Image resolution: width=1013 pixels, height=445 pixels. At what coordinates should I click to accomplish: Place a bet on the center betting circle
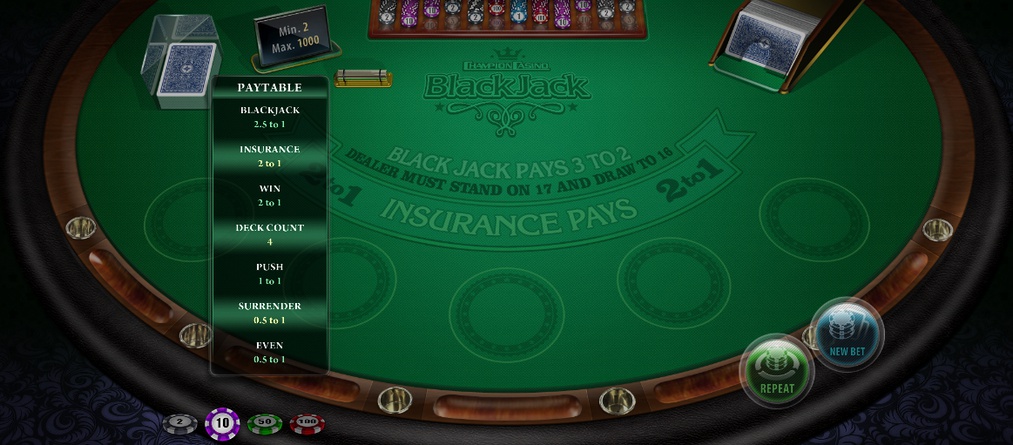coord(506,313)
